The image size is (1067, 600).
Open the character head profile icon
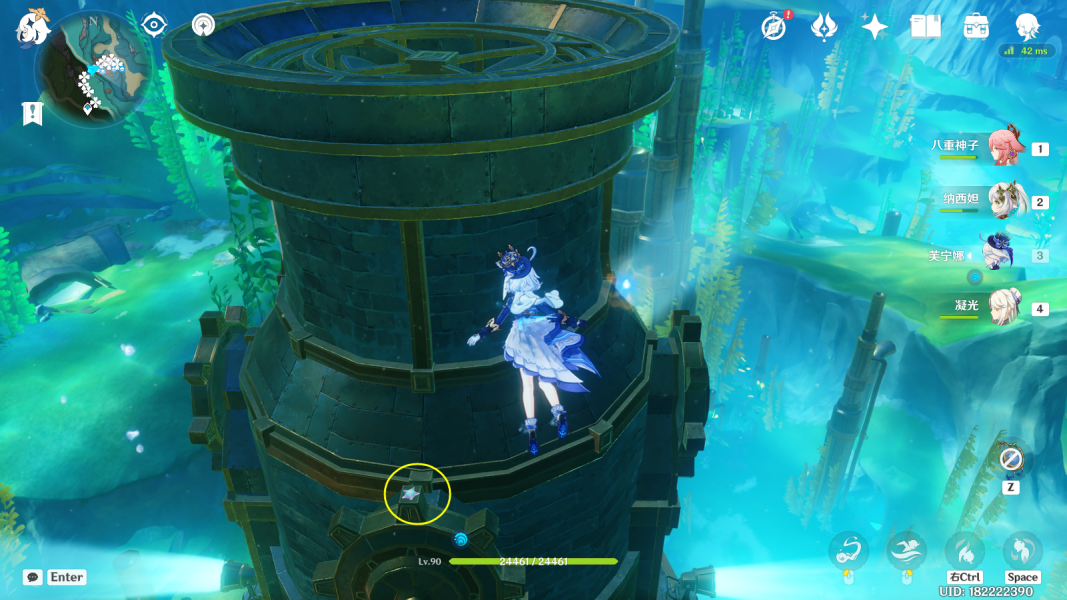coord(1027,27)
